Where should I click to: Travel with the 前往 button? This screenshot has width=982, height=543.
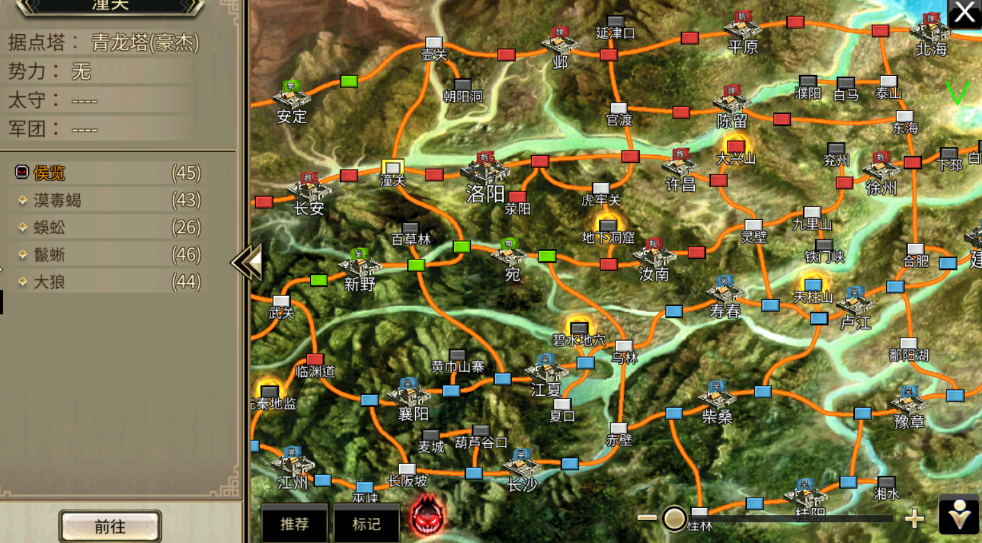110,526
